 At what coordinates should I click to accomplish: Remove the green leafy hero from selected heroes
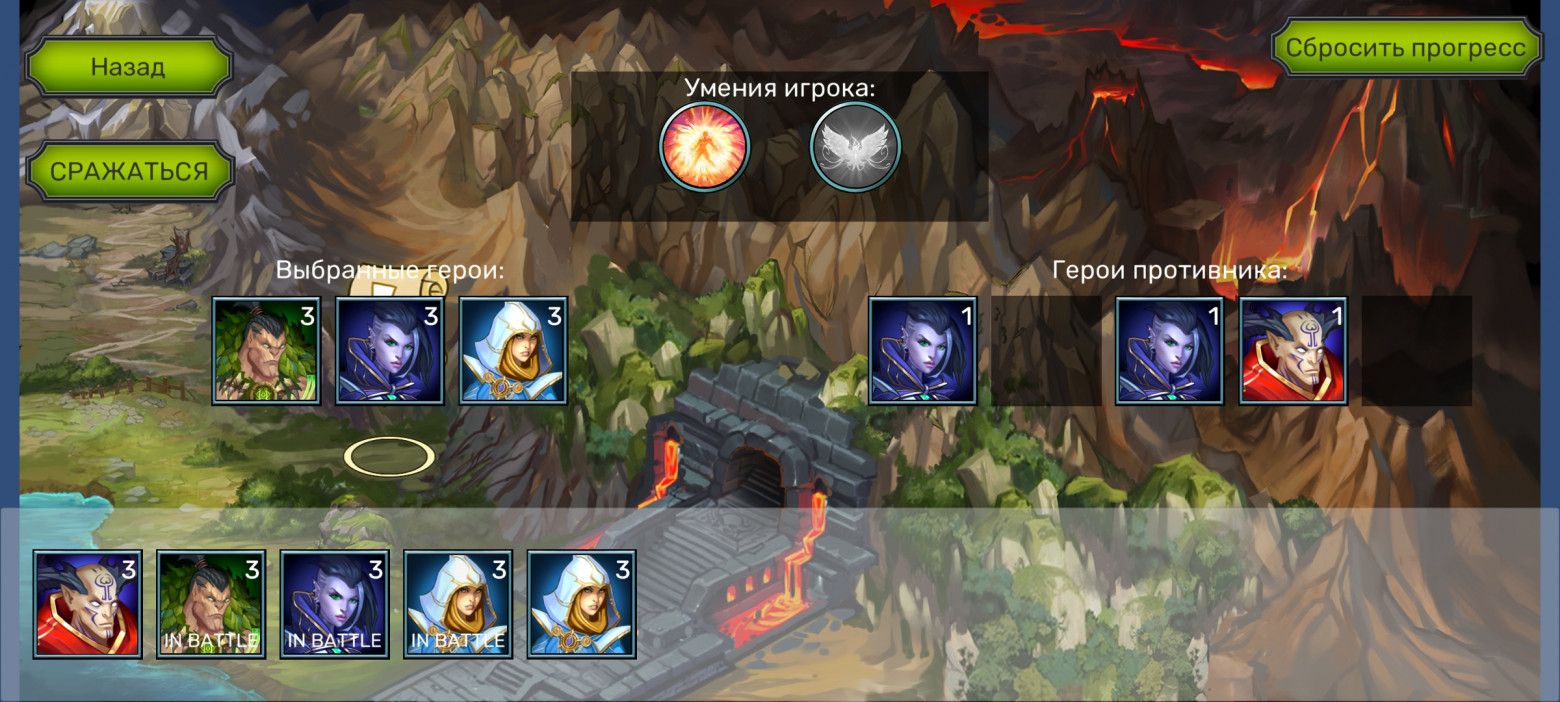pyautogui.click(x=266, y=350)
